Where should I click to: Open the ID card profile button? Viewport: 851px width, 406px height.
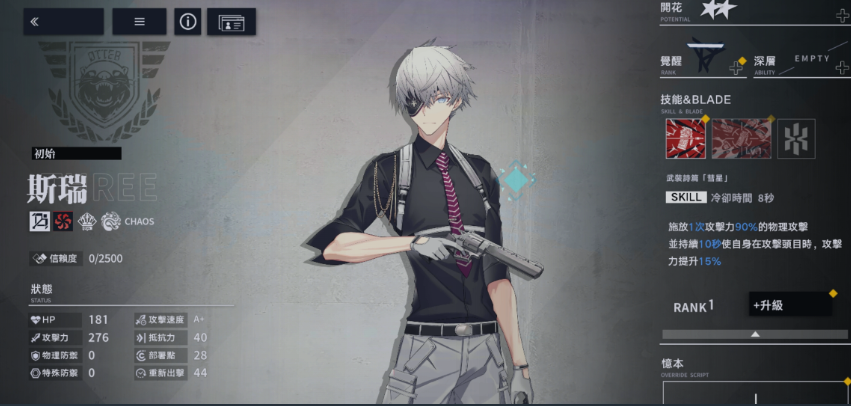231,21
